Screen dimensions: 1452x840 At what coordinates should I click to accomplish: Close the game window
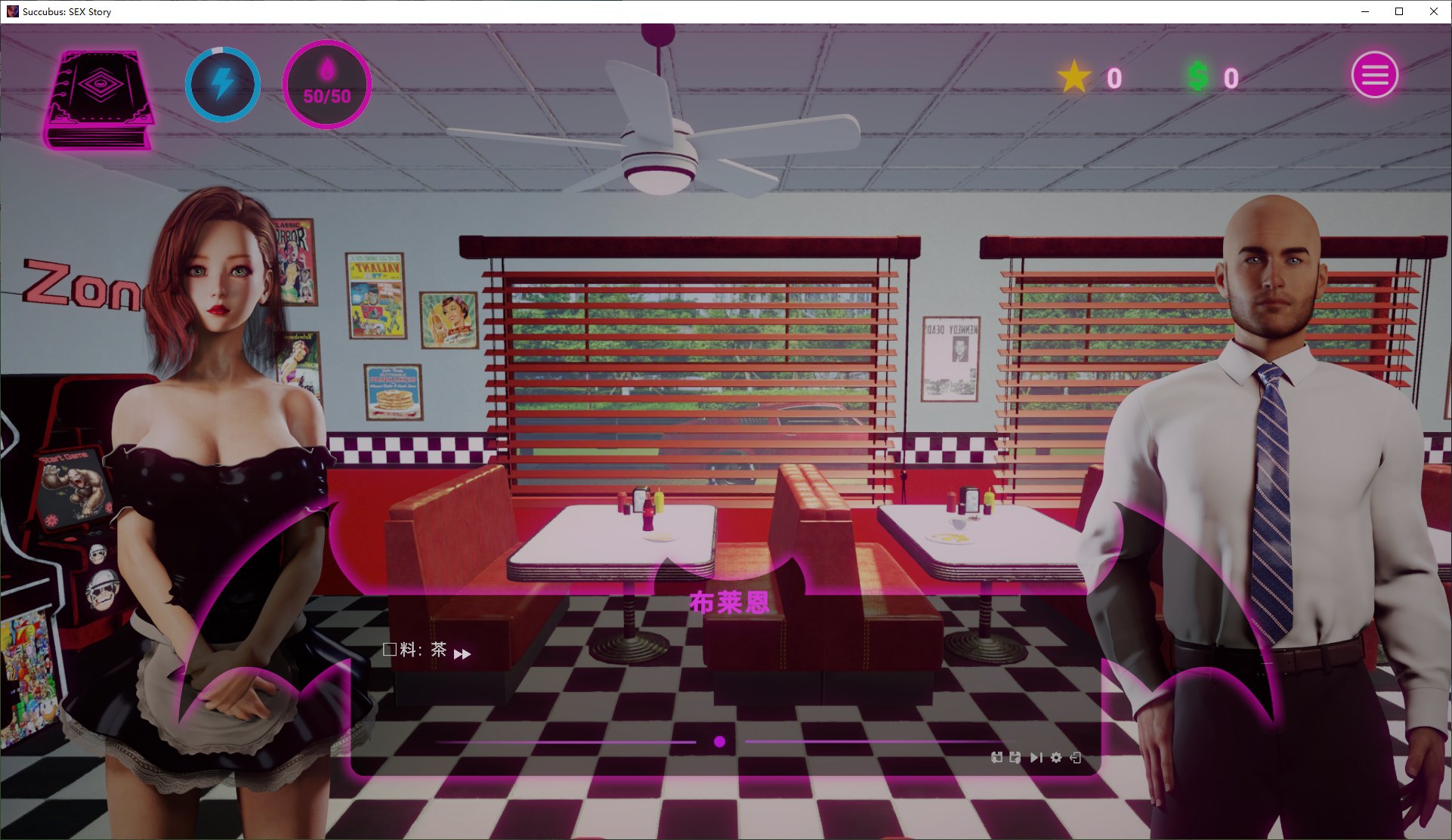point(1434,11)
